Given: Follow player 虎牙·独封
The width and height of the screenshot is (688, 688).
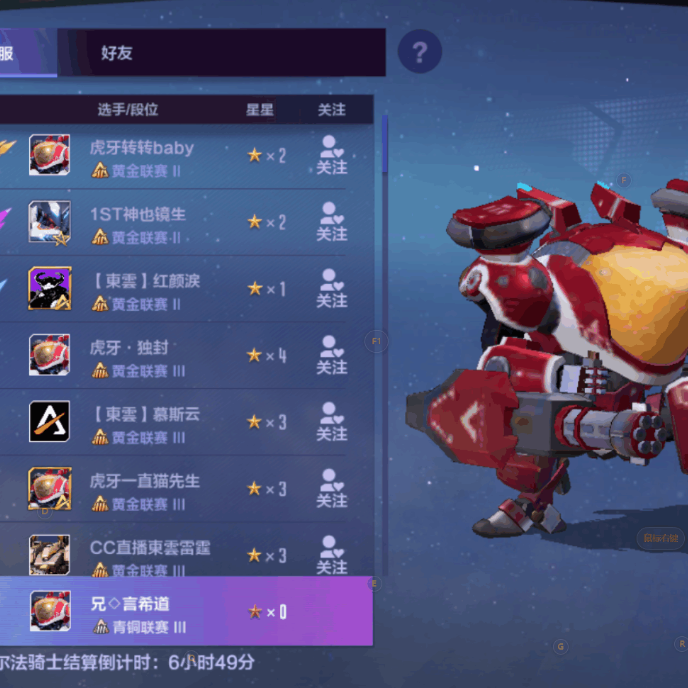Looking at the screenshot, I should click(331, 356).
